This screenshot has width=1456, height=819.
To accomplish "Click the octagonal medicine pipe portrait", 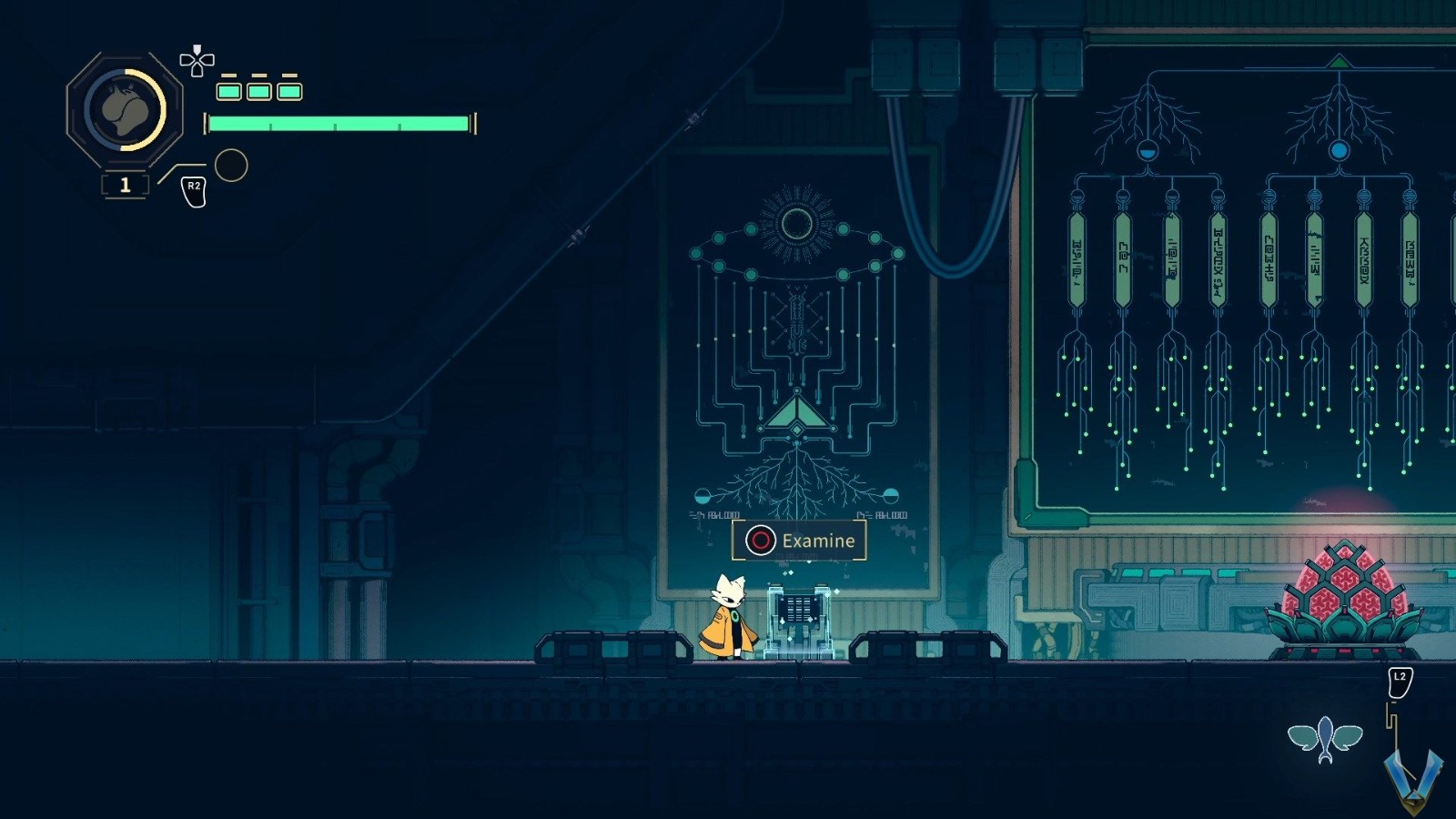I will [125, 109].
